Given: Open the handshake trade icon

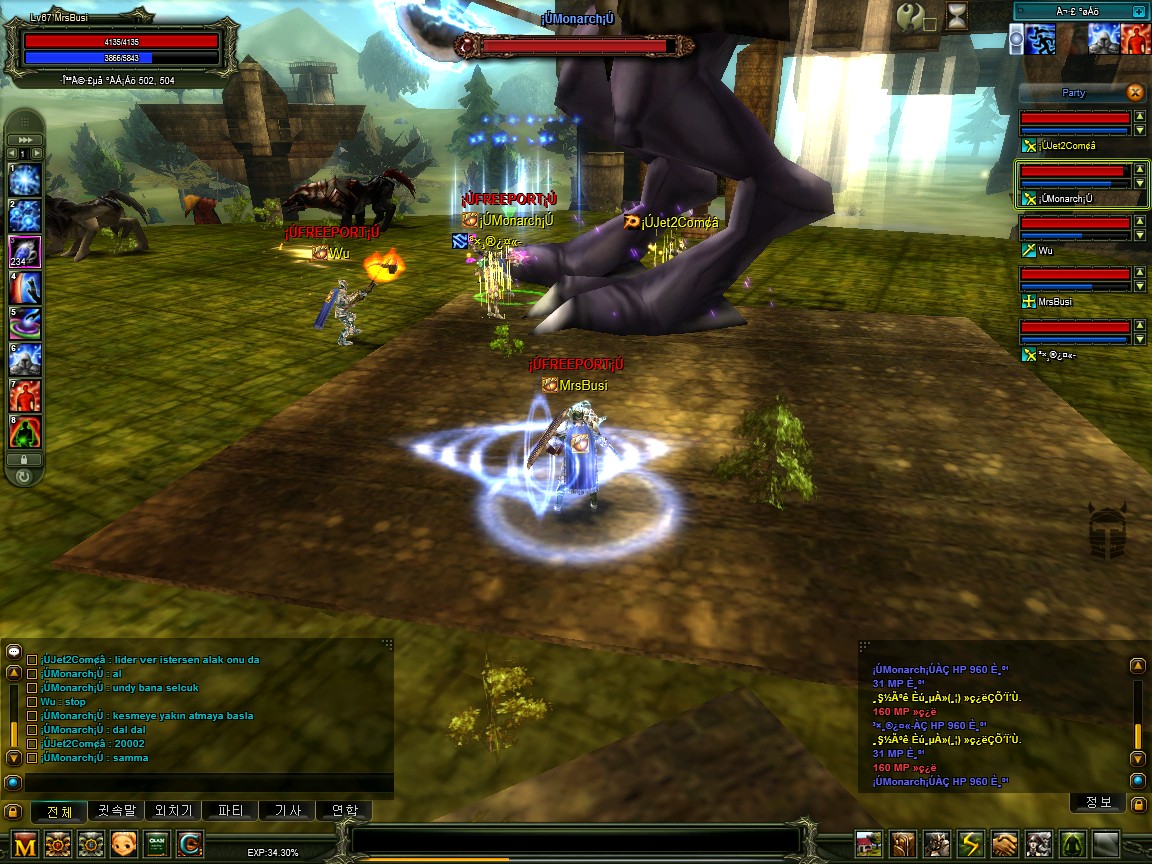Looking at the screenshot, I should (1005, 844).
